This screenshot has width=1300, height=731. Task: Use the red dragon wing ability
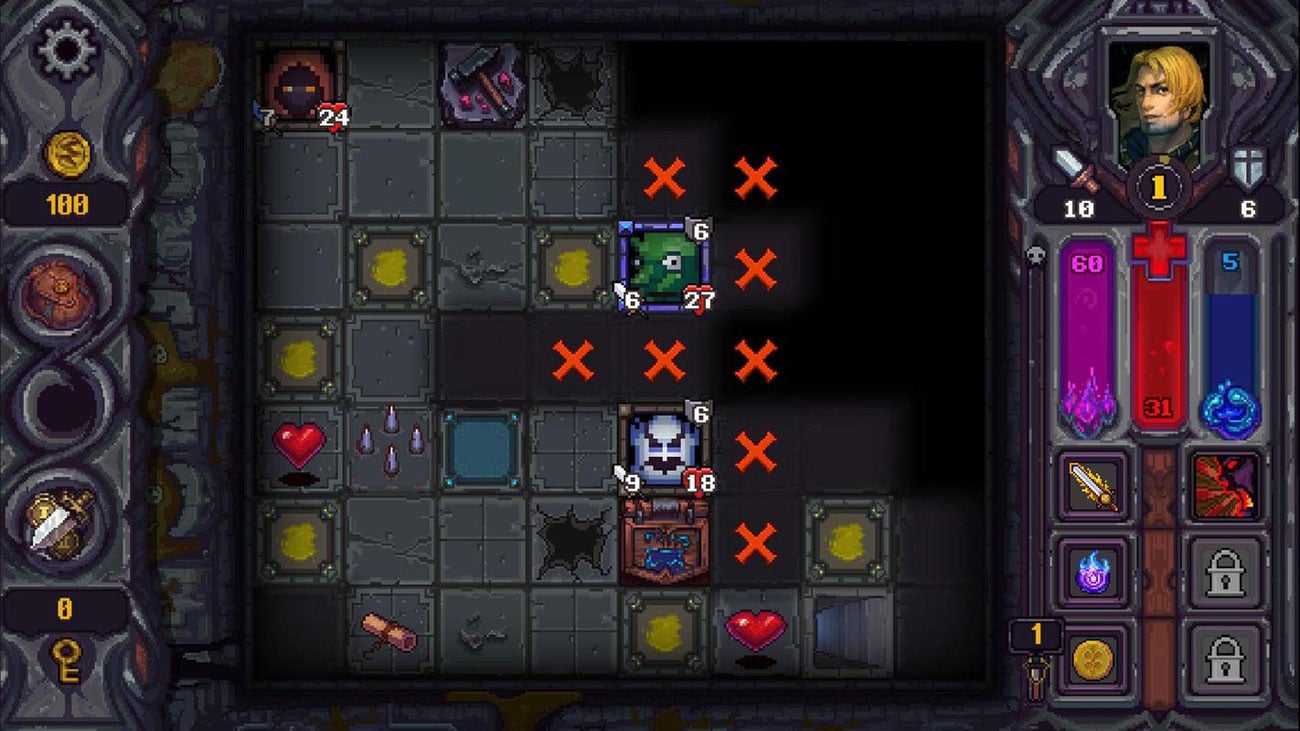pos(1226,487)
